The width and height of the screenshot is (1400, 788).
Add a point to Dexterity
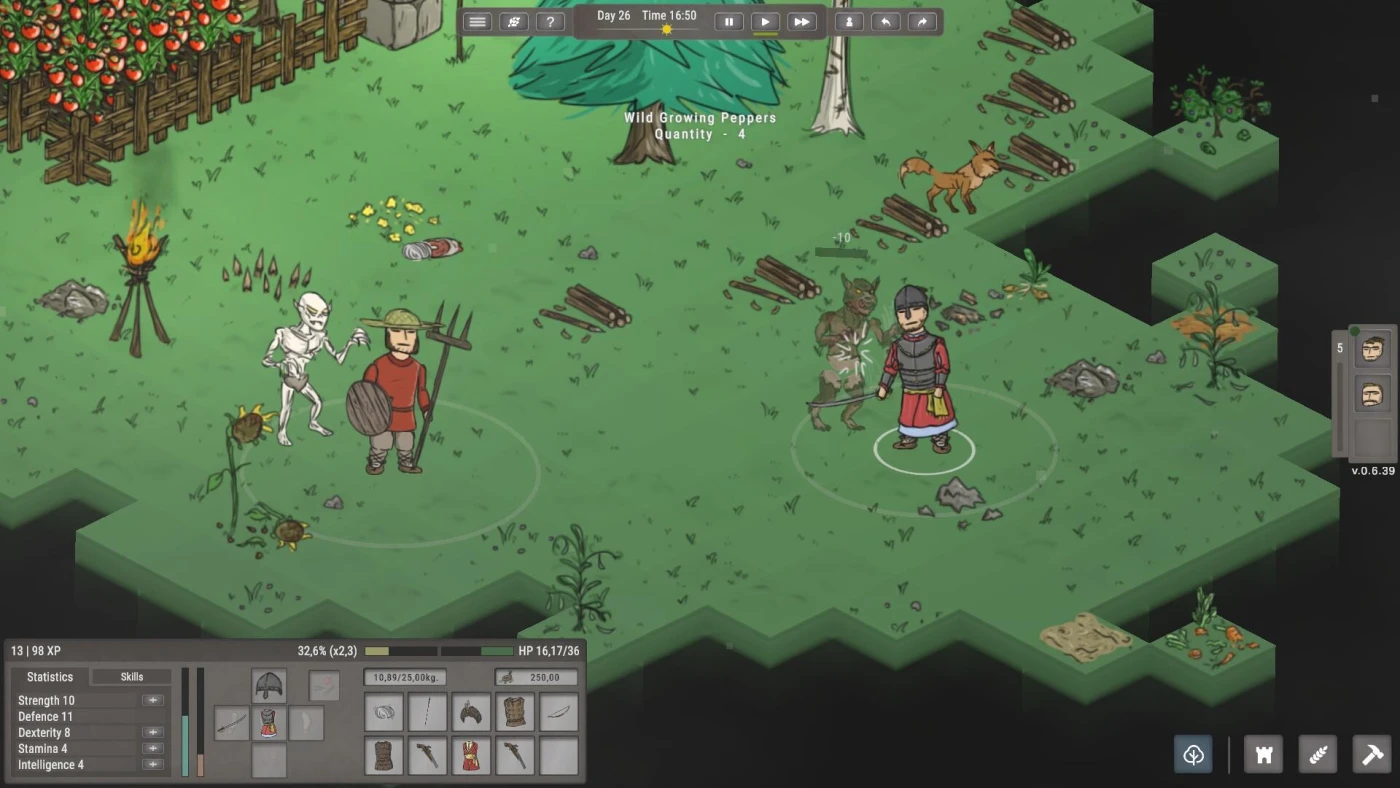pos(153,733)
